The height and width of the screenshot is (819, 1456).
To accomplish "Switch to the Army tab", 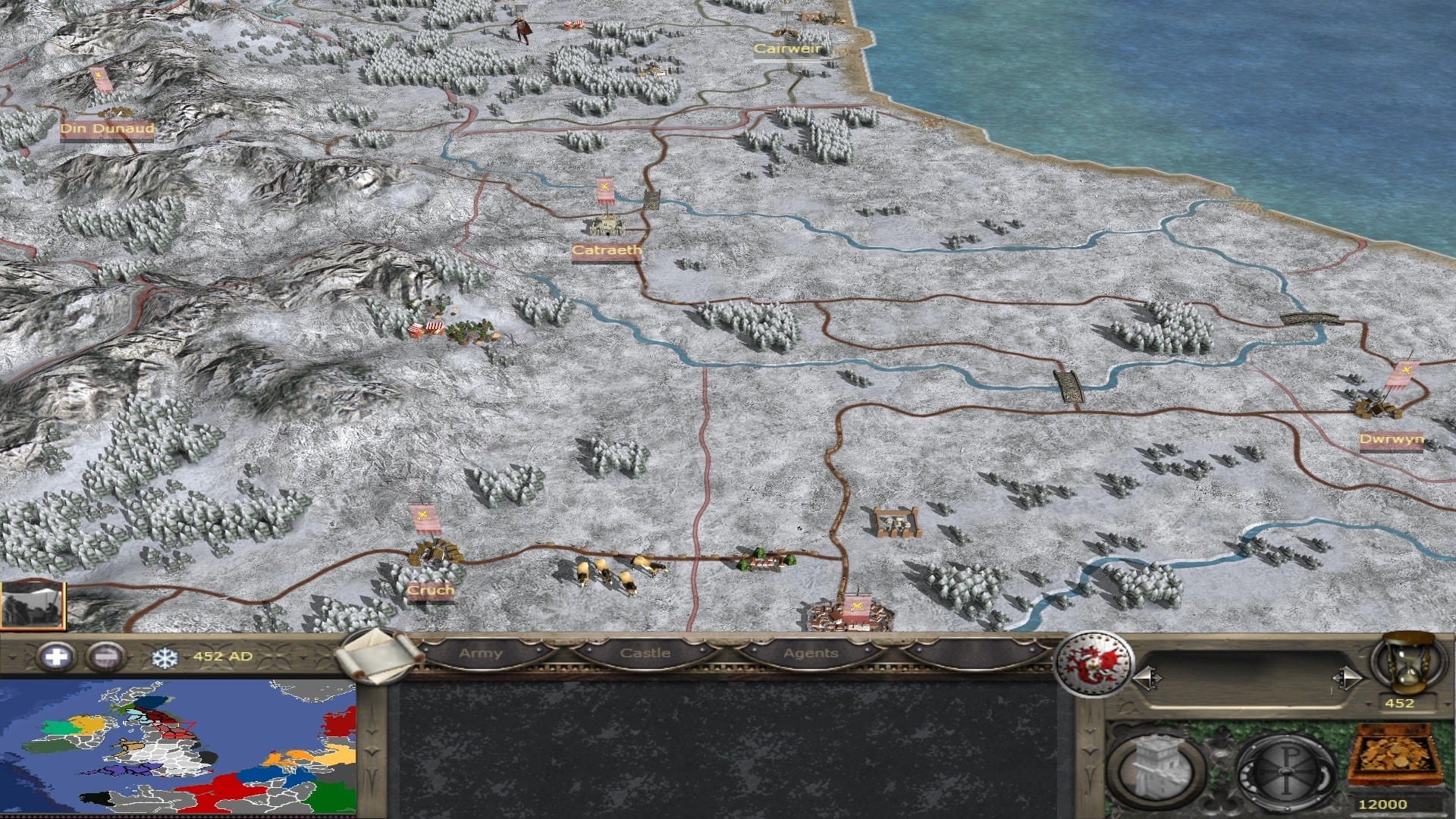I will pyautogui.click(x=481, y=654).
